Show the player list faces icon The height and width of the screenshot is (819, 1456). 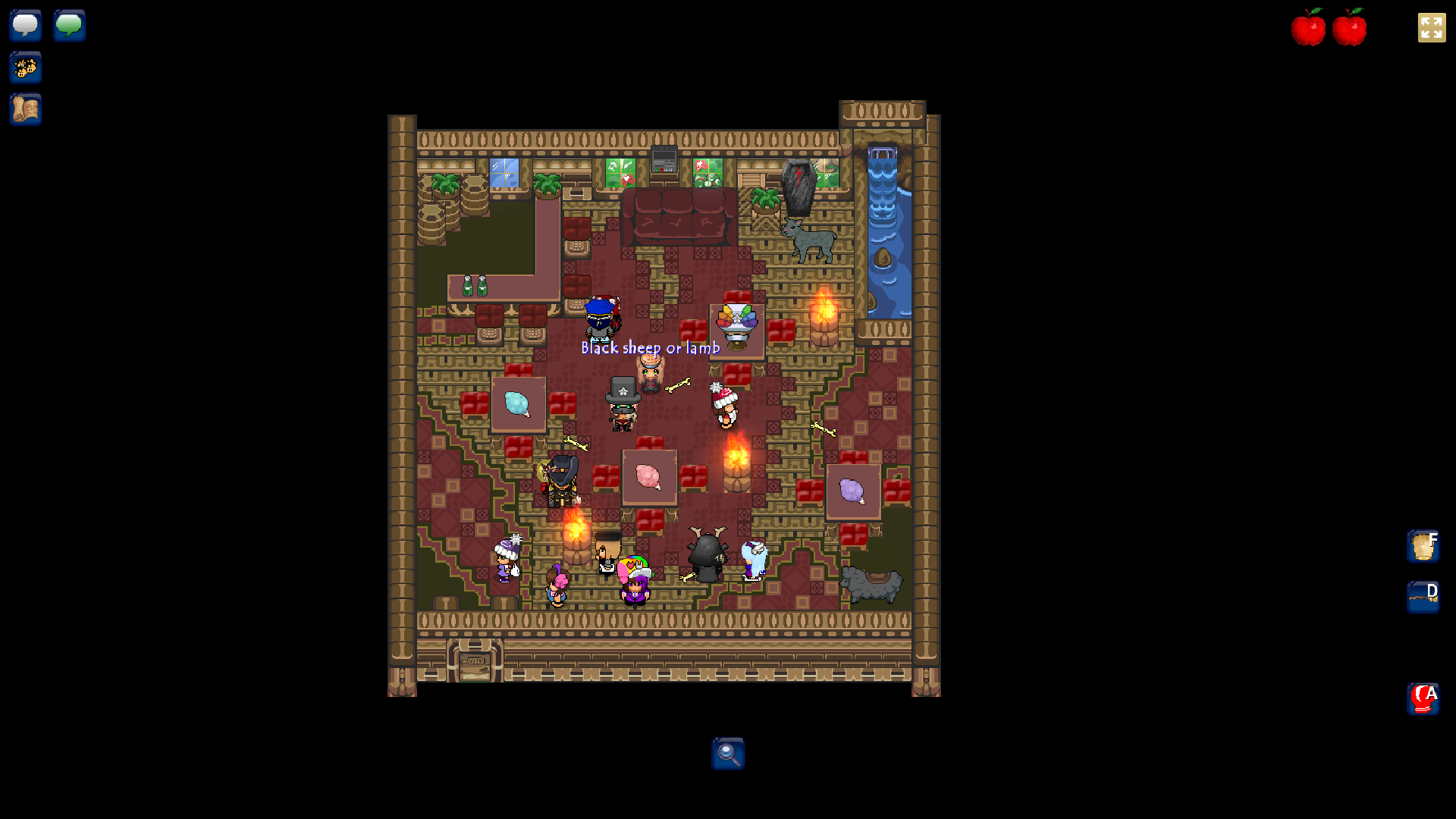26,67
